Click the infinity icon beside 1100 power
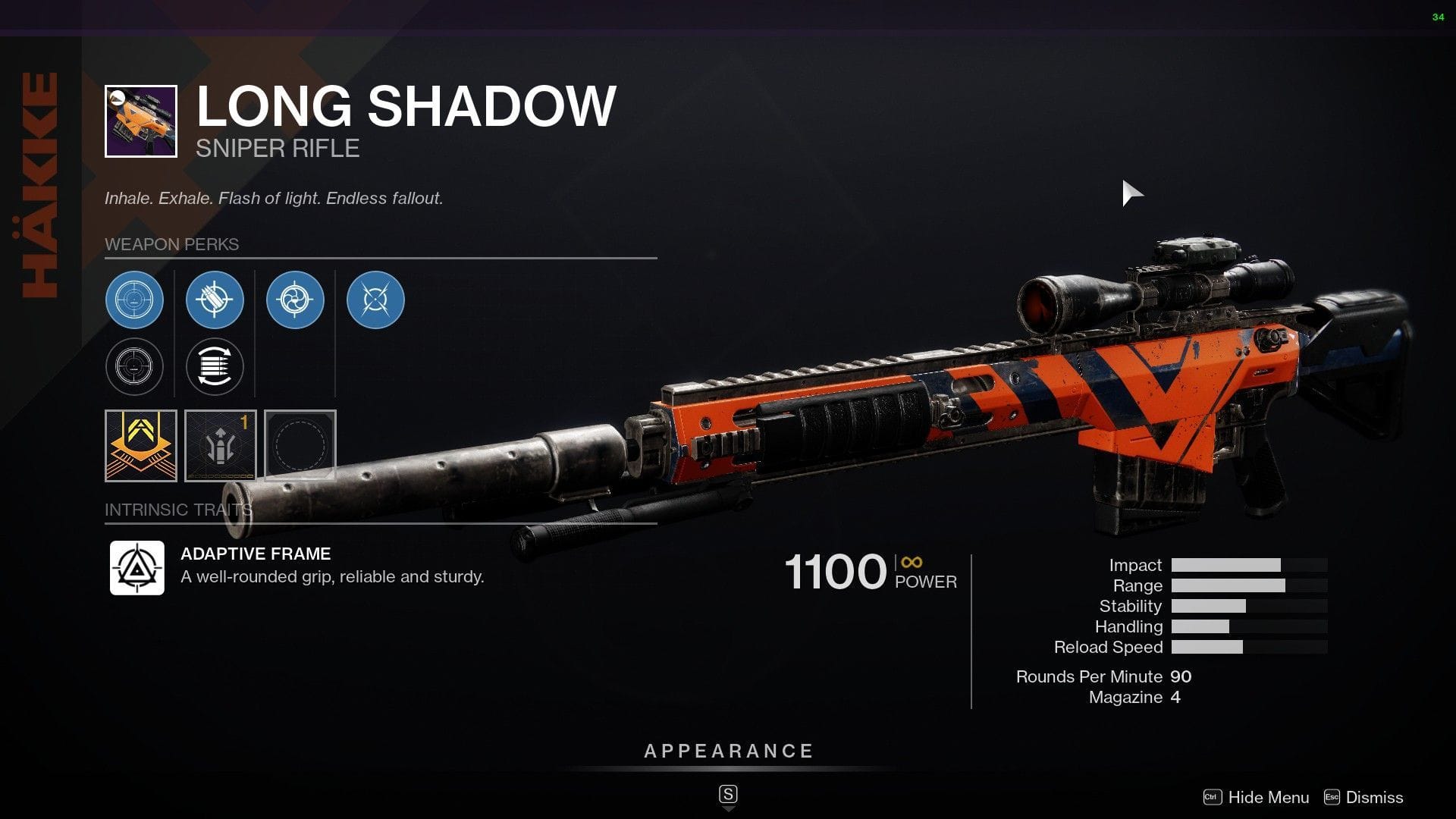This screenshot has width=1456, height=819. [909, 563]
